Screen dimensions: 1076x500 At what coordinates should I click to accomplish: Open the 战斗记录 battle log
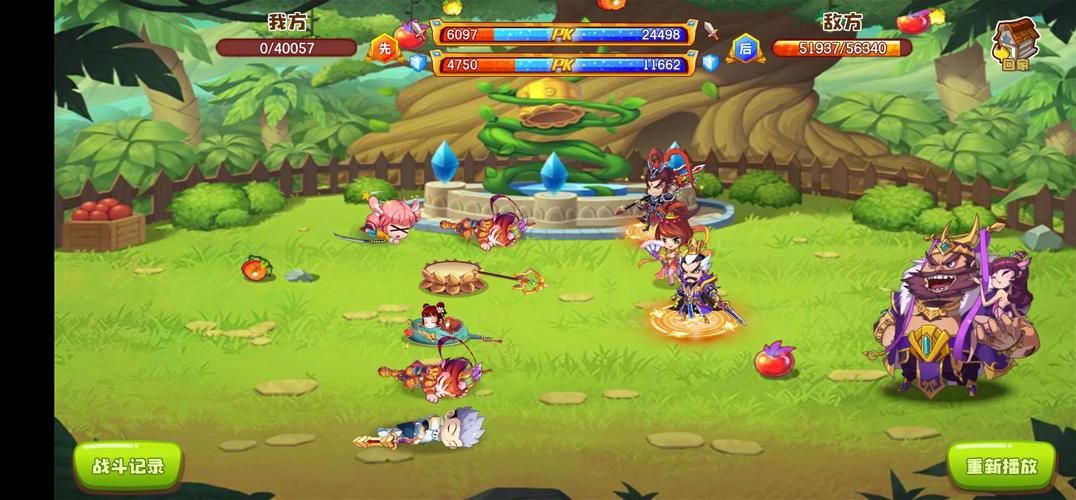[127, 464]
